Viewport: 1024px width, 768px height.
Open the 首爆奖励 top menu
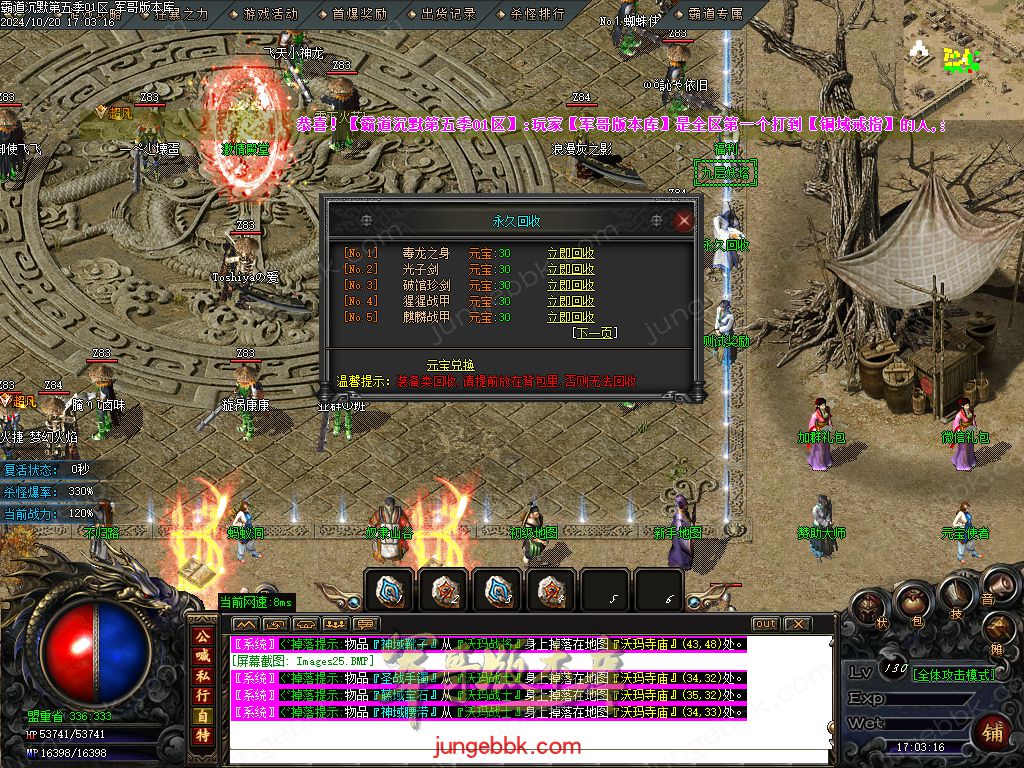359,15
